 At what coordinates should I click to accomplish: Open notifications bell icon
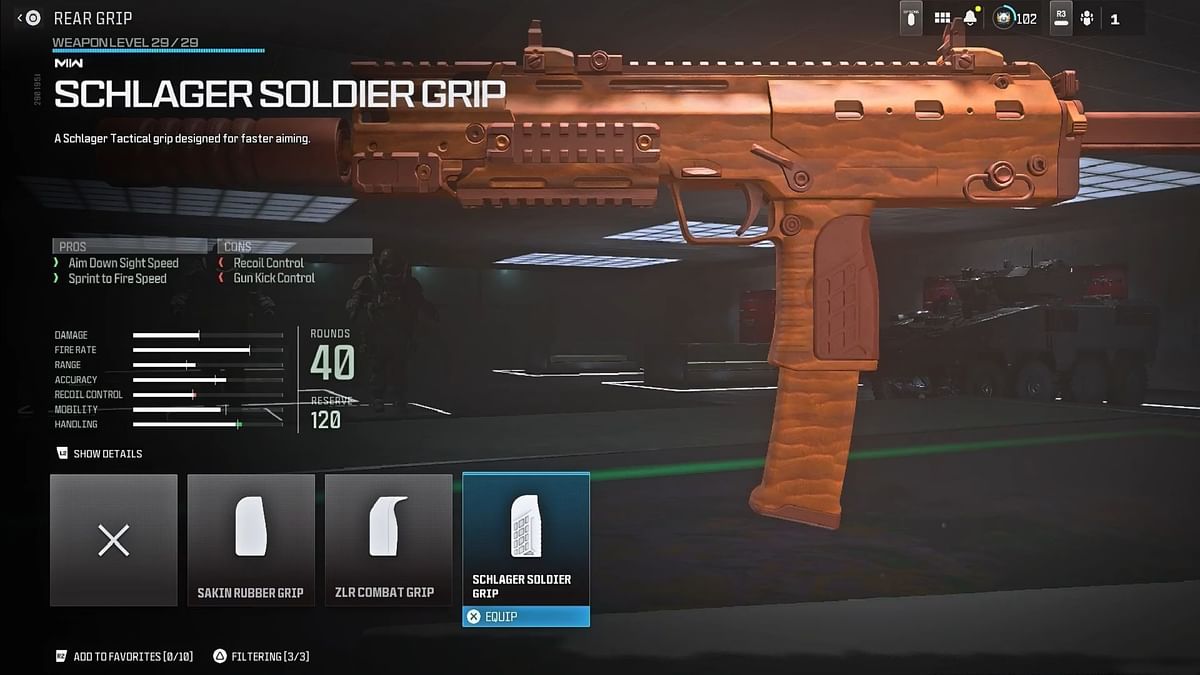[971, 18]
